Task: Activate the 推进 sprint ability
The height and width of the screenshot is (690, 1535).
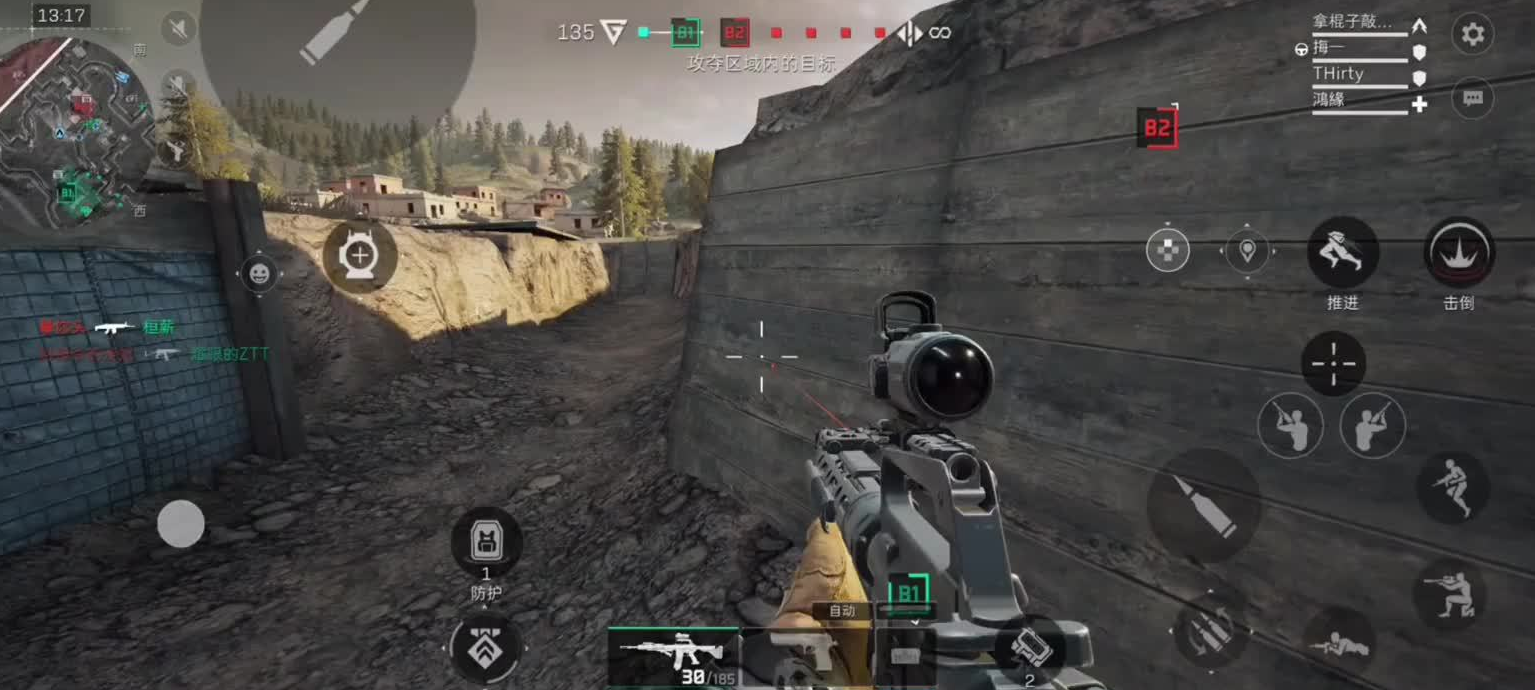Action: (1342, 253)
